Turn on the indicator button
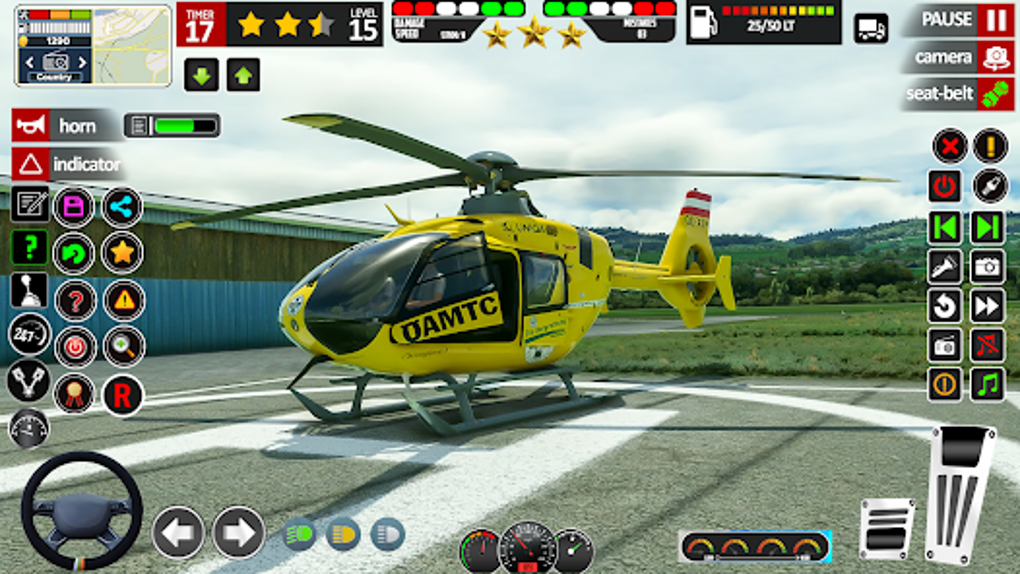 click(68, 163)
